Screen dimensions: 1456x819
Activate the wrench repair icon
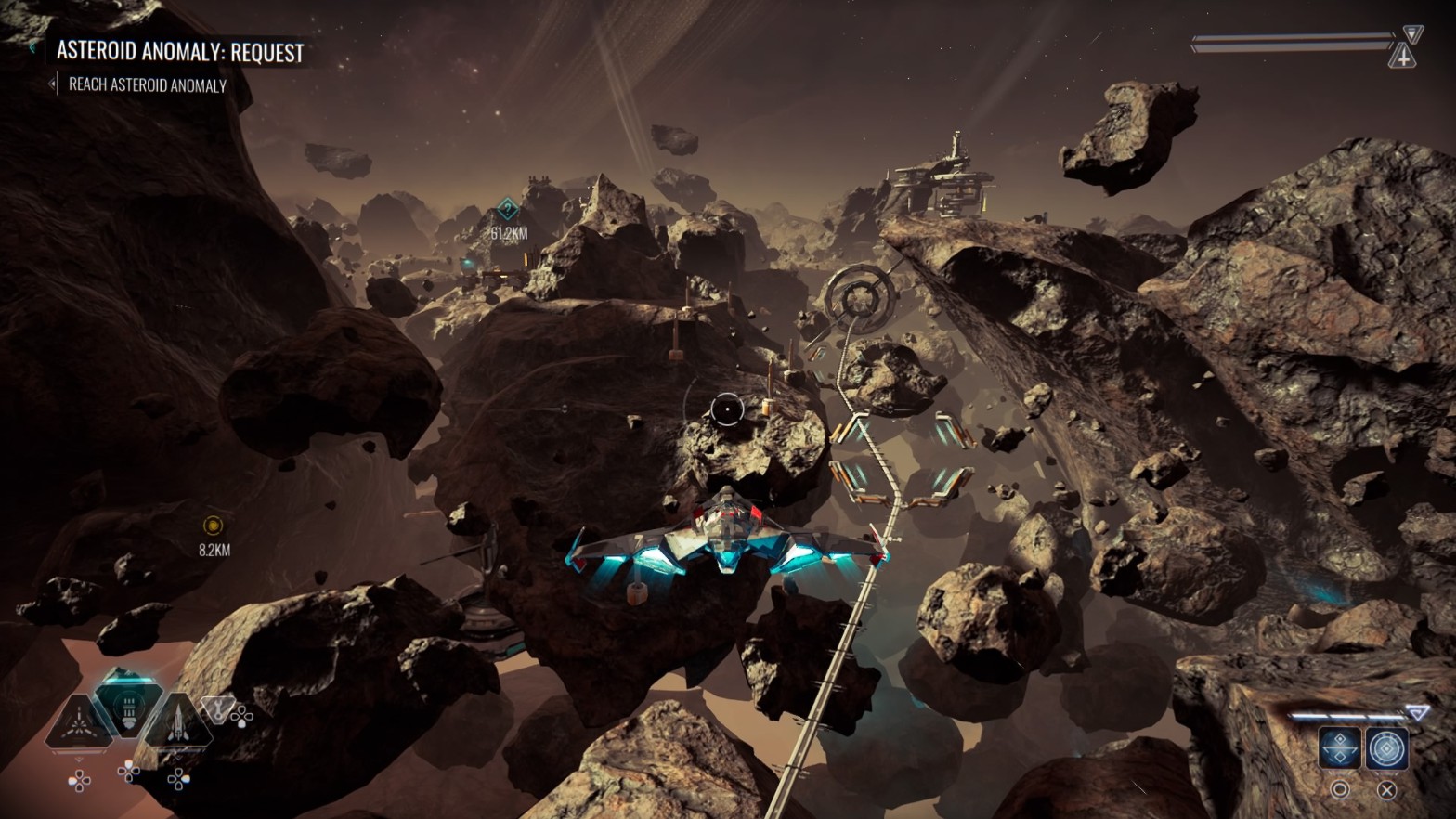tap(217, 709)
